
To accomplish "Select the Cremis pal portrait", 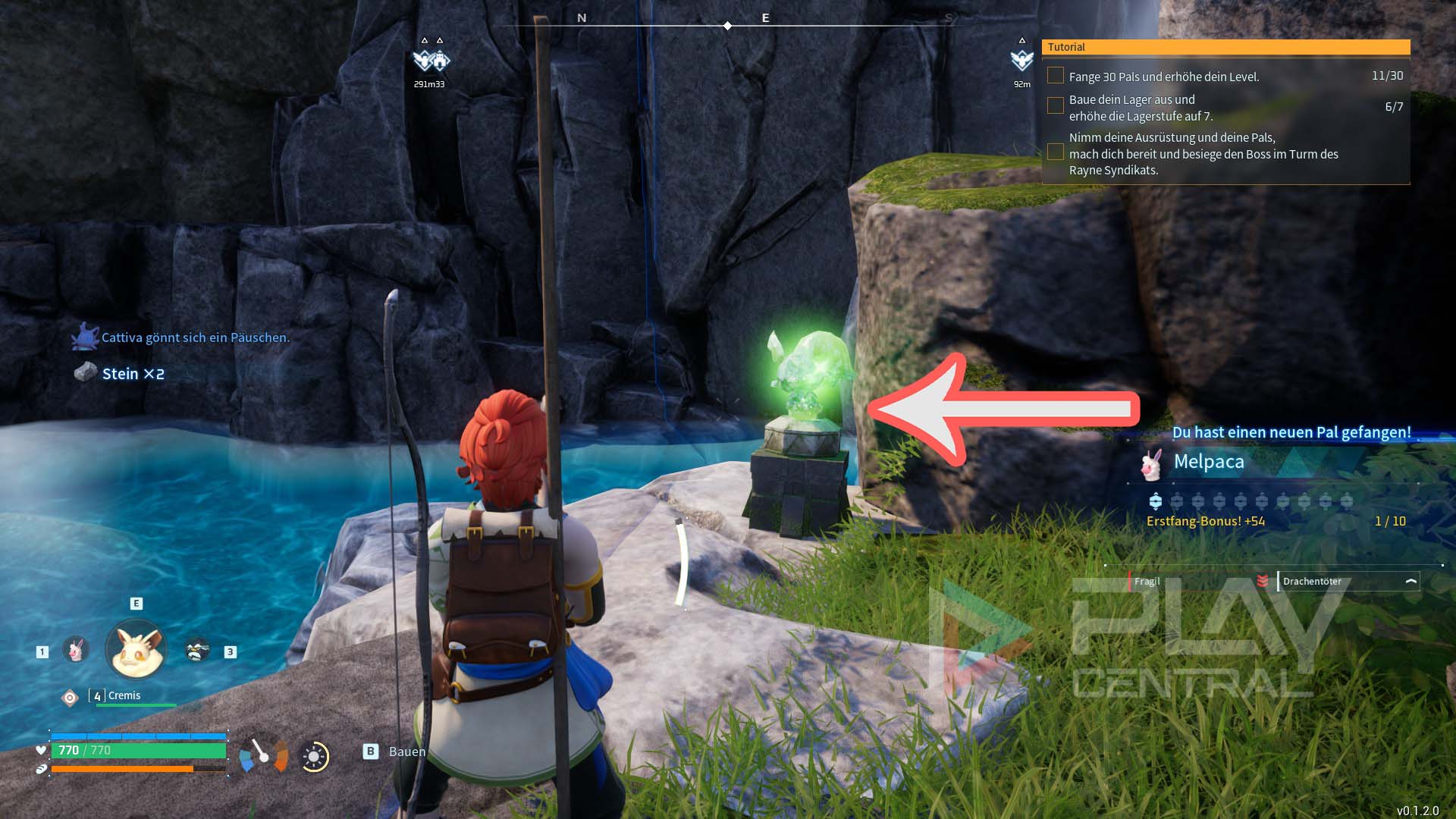I will pos(136,650).
